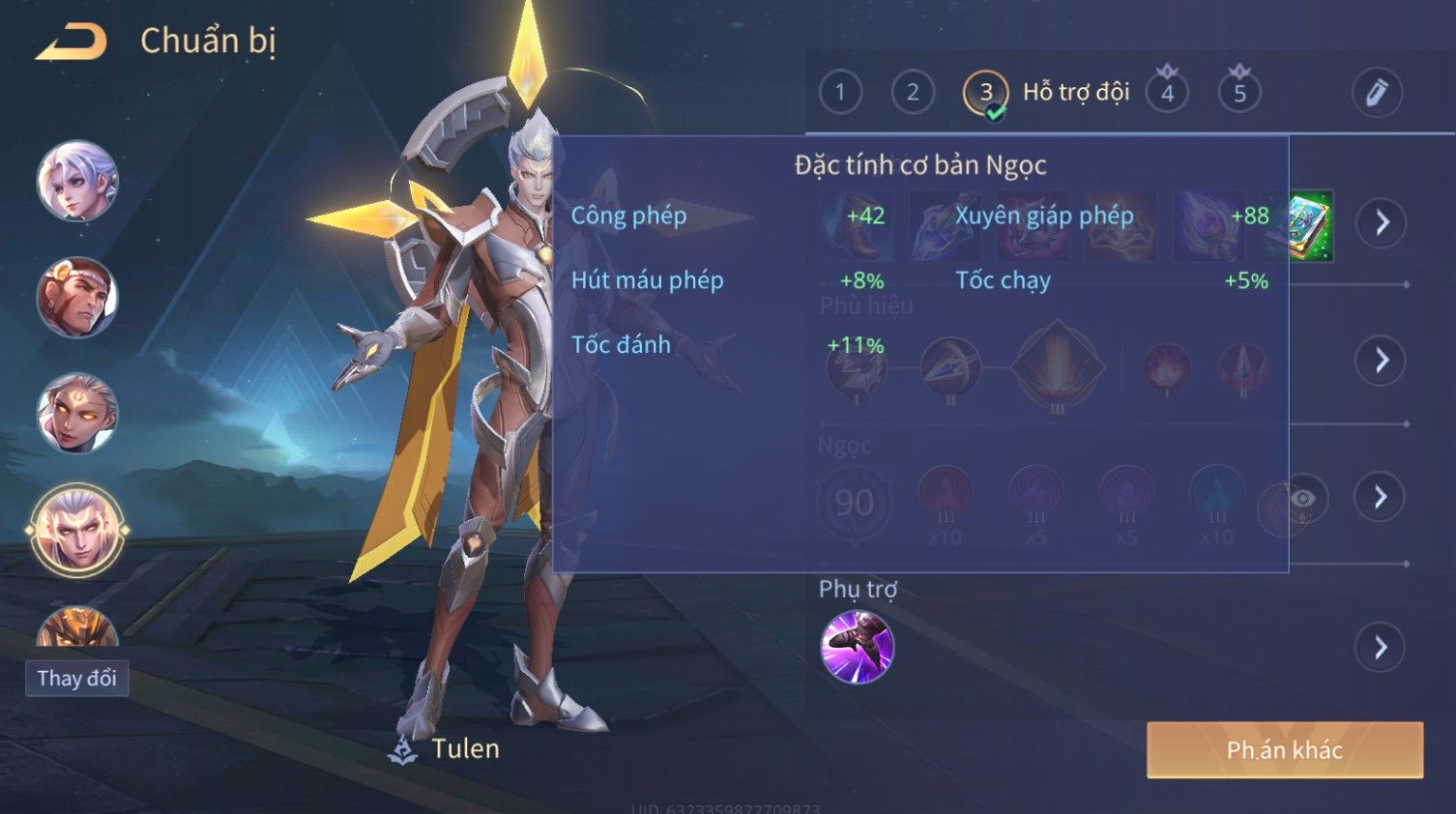Open equipment build arrow next to green book

pyautogui.click(x=1381, y=222)
